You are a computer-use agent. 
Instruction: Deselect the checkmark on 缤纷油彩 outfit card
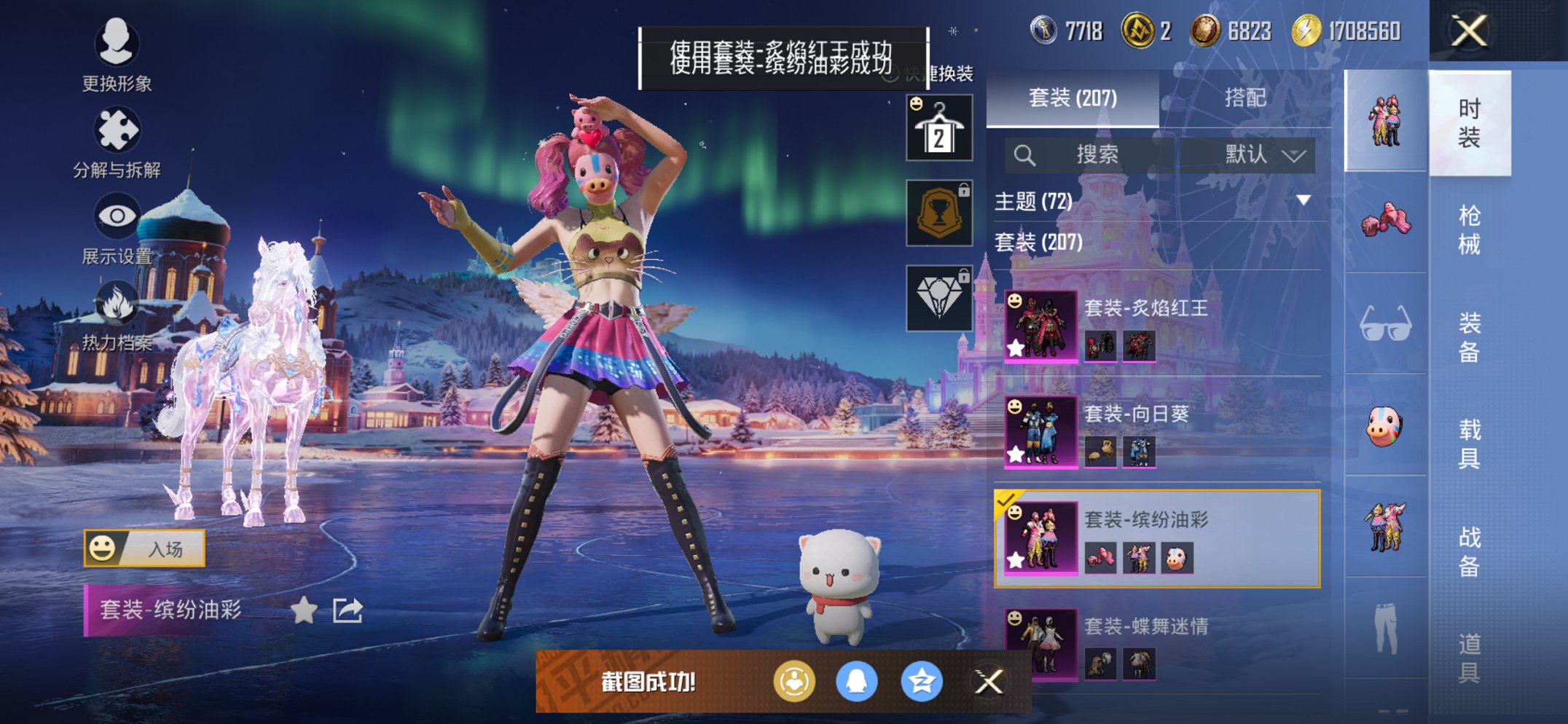1006,501
